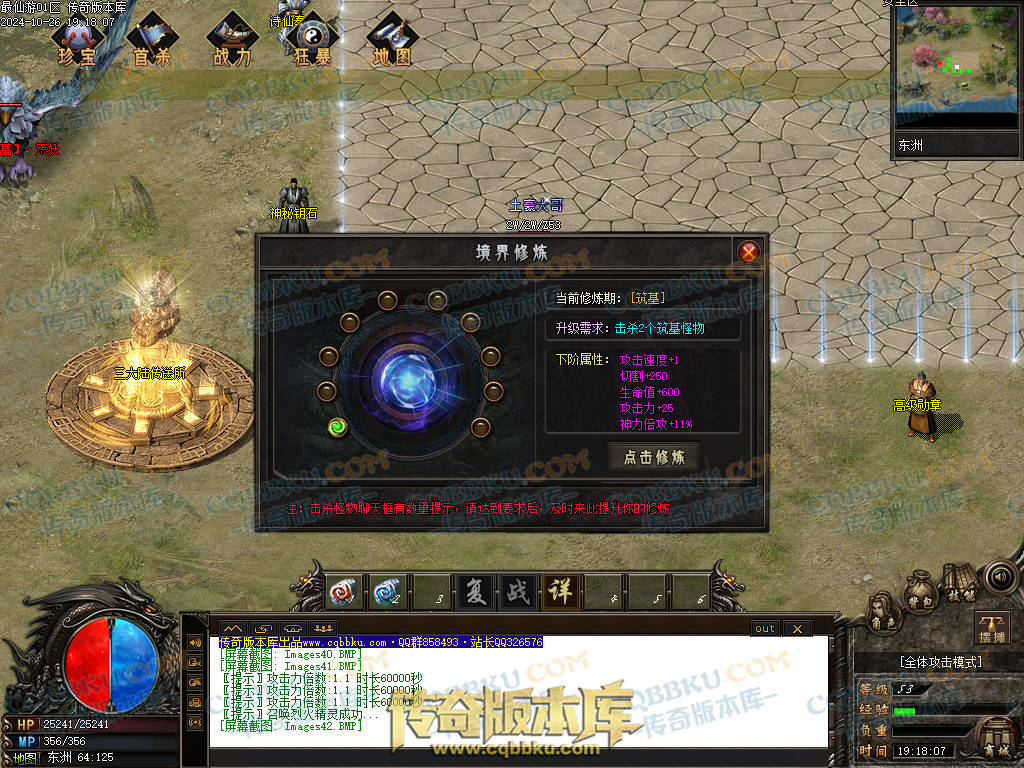Use the blue swirl item in hotbar
This screenshot has width=1024, height=768.
point(387,592)
